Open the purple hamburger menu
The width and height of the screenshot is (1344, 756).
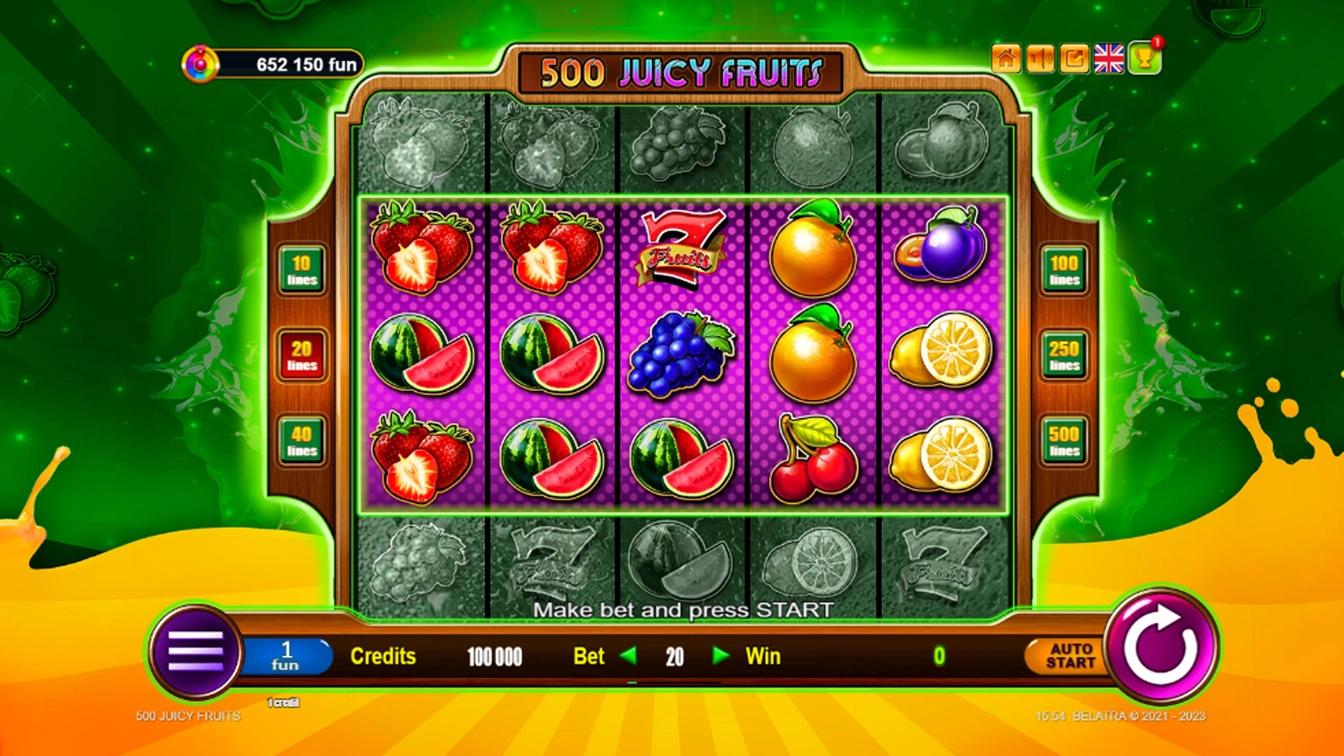pyautogui.click(x=196, y=652)
